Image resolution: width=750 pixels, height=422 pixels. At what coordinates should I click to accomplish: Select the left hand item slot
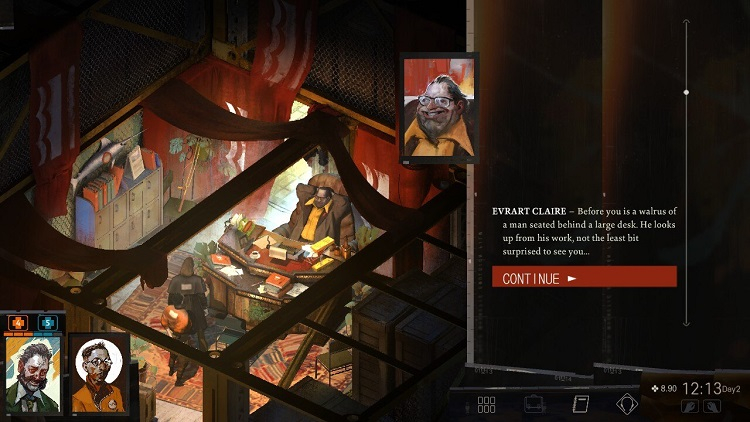point(689,407)
